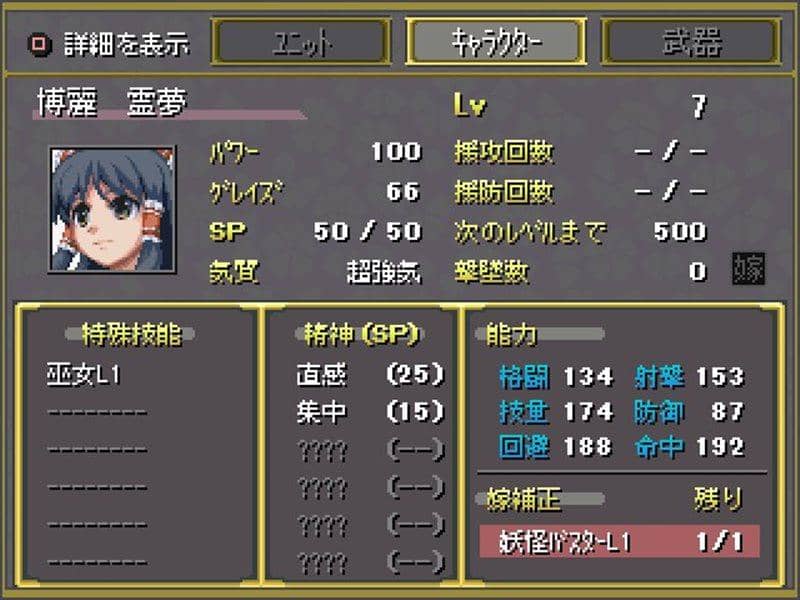800x600 pixels.
Task: Toggle the 詳細を表示 option
Action: [41, 44]
